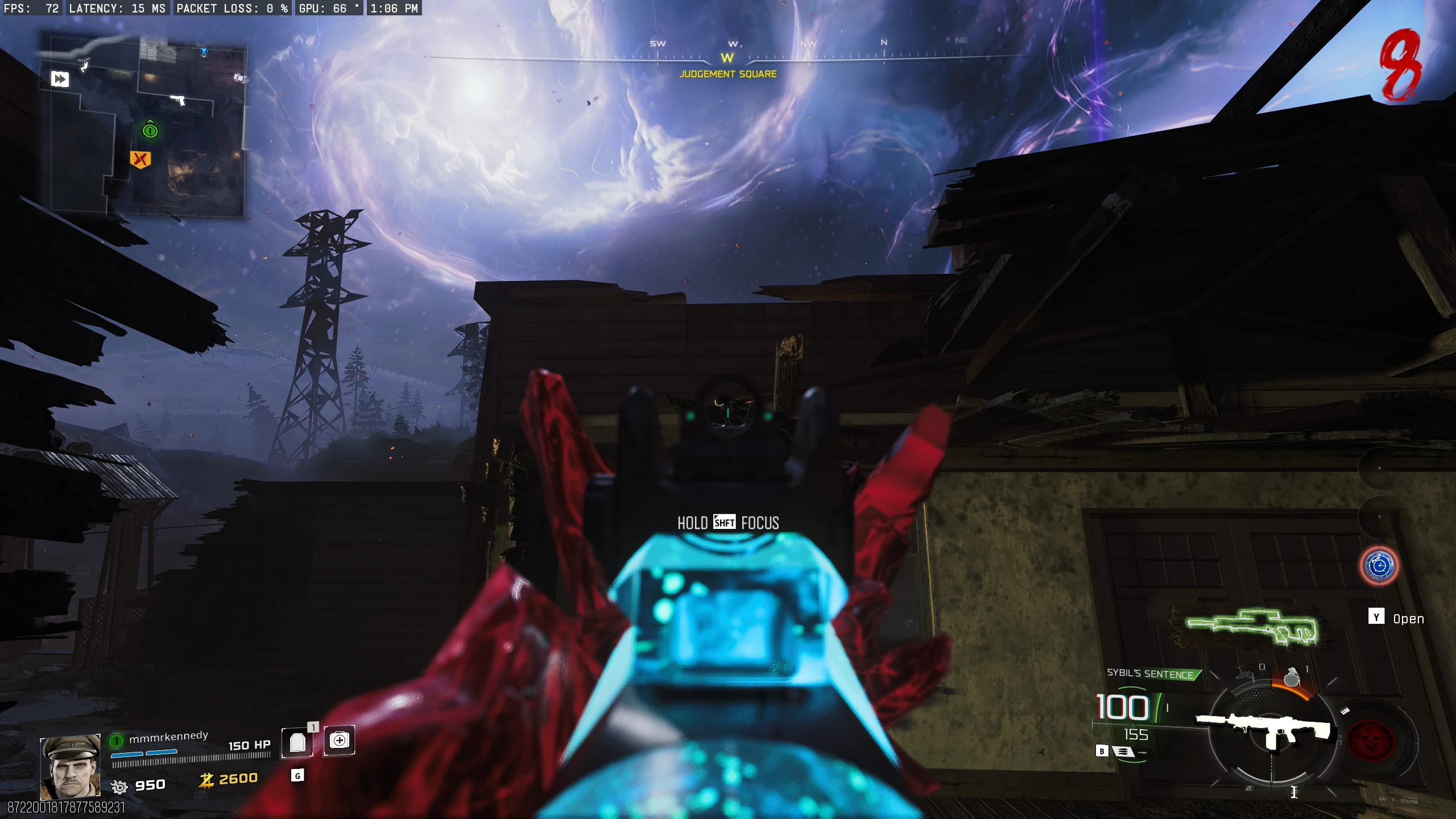Click the compass bar heading indicator
Screen dimensions: 1456x819
click(727, 58)
